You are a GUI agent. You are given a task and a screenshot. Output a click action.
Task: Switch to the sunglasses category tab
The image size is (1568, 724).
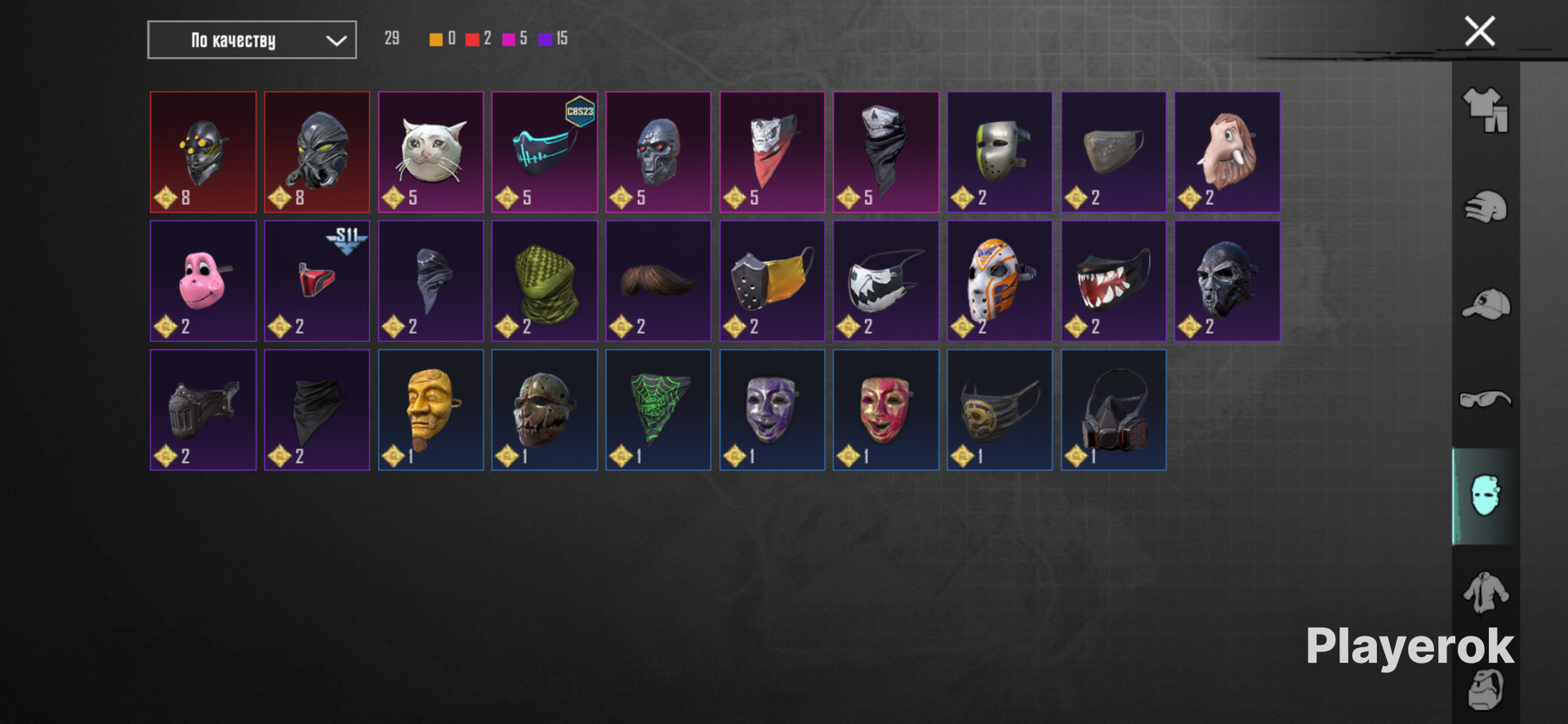(x=1486, y=400)
